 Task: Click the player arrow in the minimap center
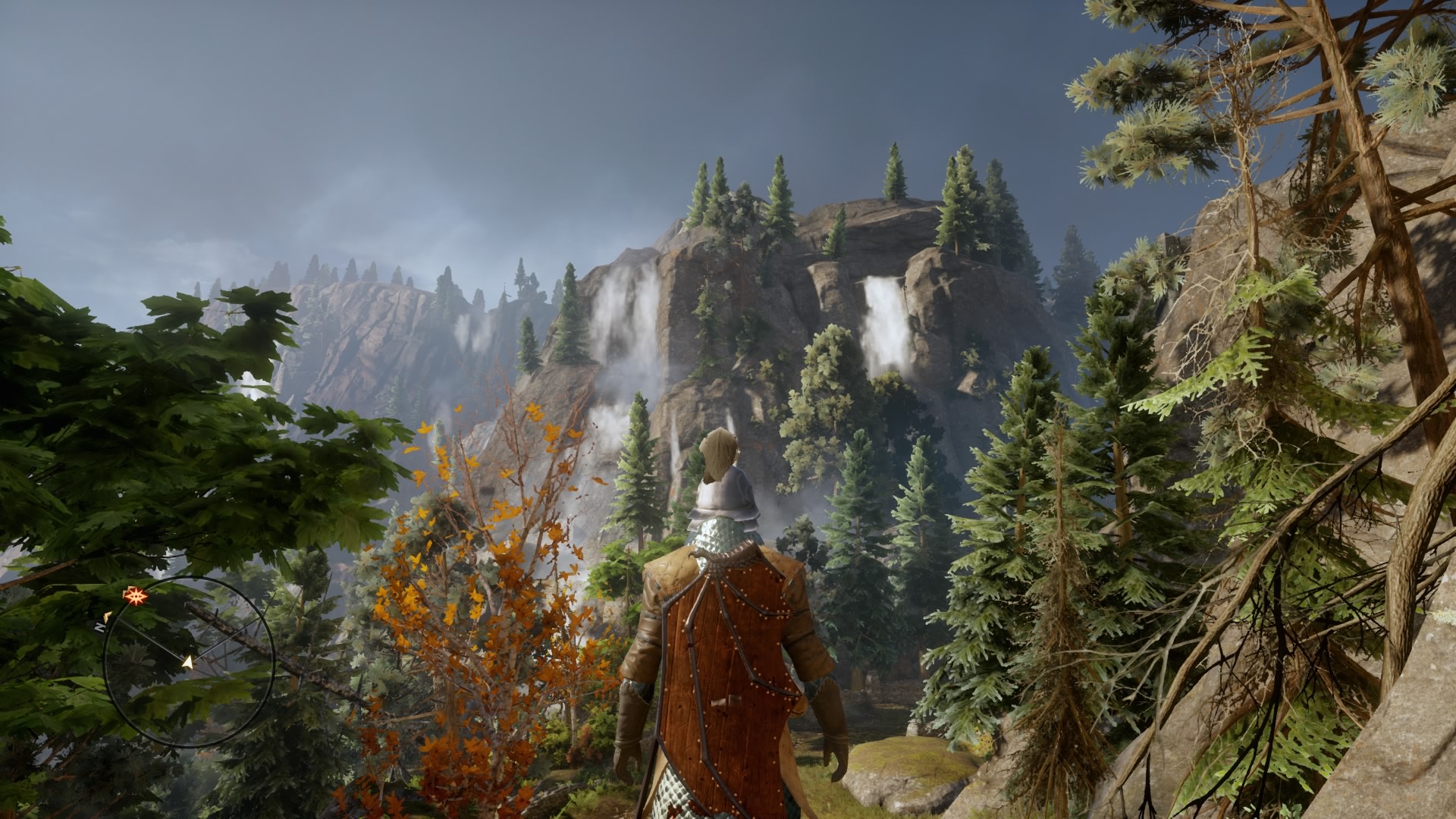pyautogui.click(x=187, y=662)
